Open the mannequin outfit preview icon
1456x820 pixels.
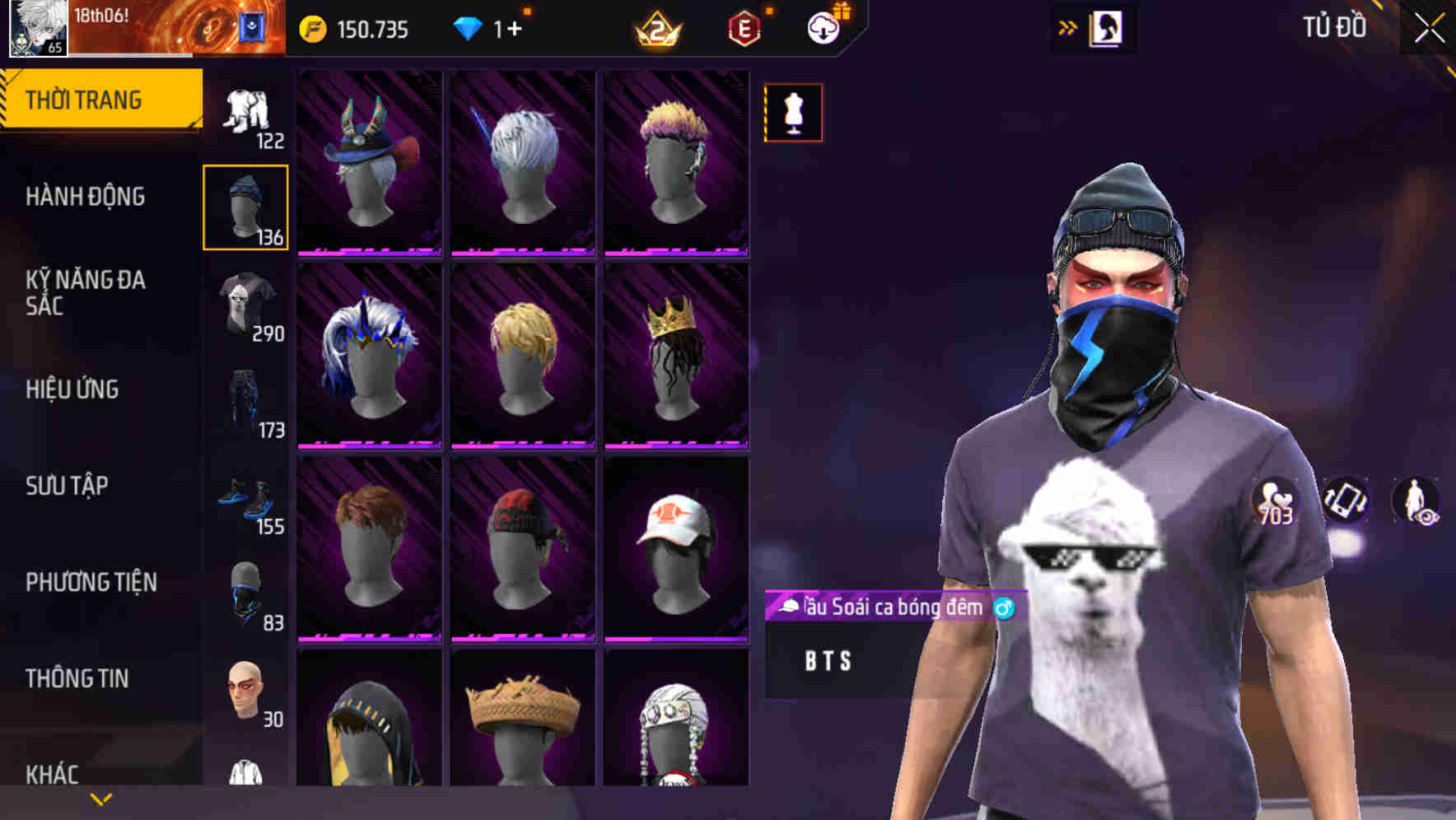793,113
